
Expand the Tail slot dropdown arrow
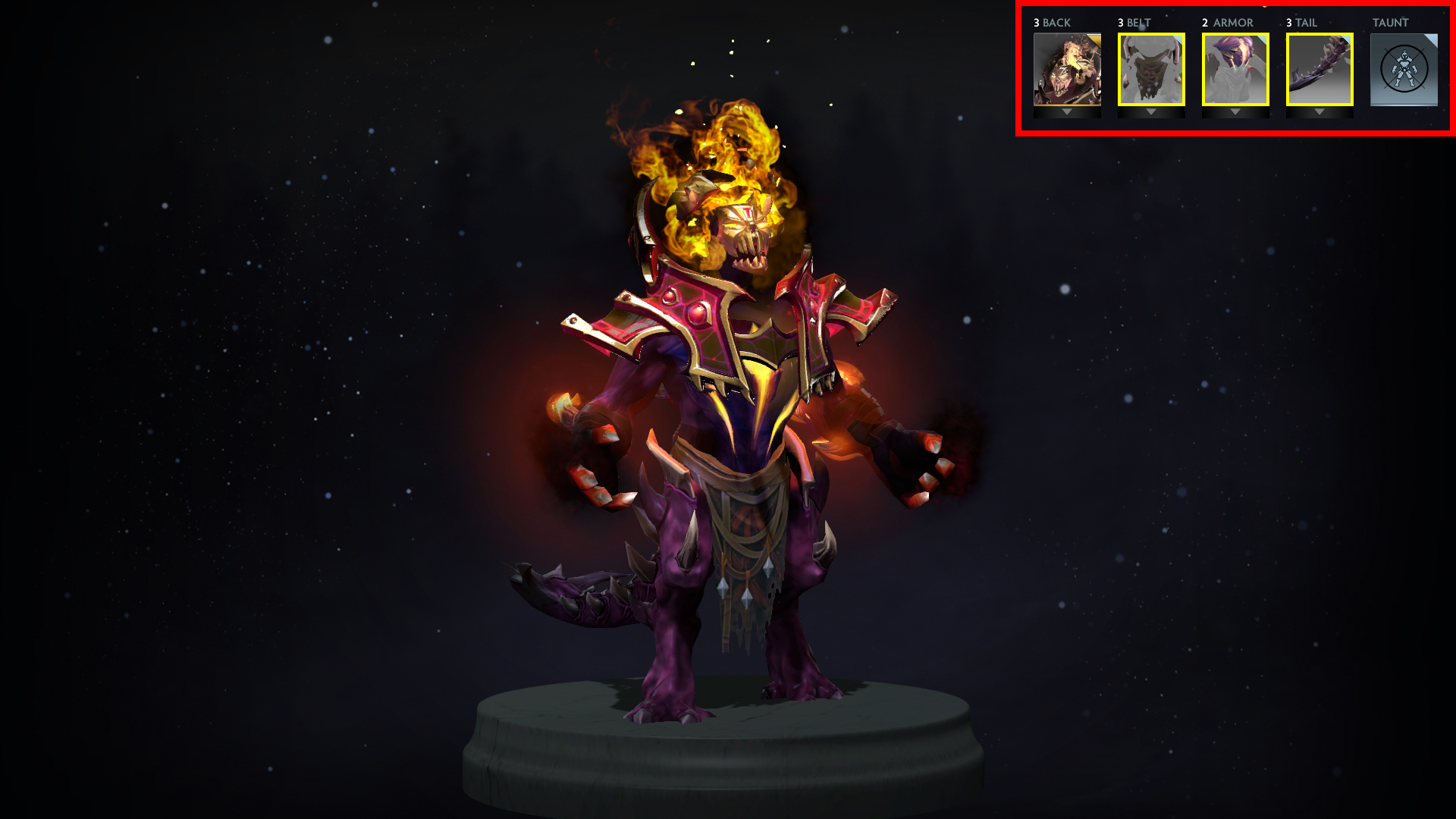[x=1319, y=111]
